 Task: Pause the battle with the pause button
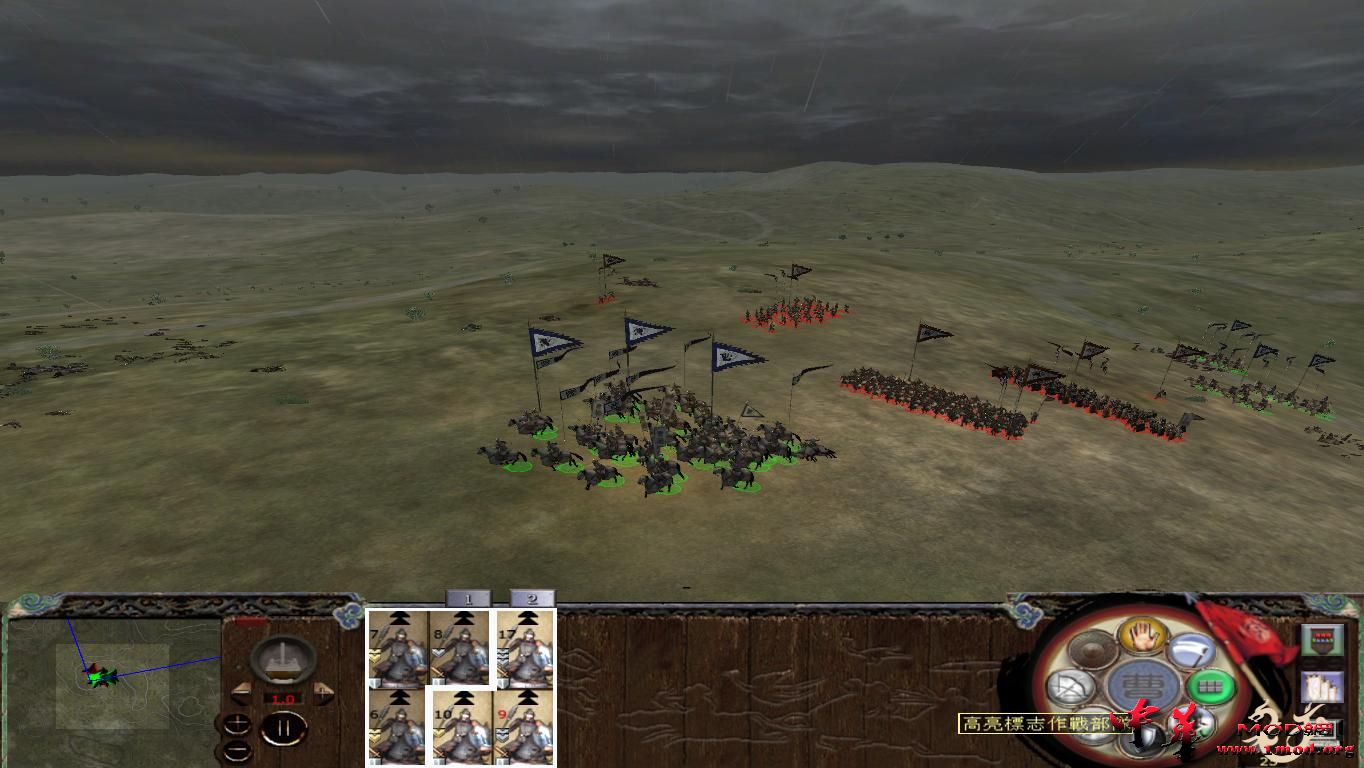(x=285, y=728)
